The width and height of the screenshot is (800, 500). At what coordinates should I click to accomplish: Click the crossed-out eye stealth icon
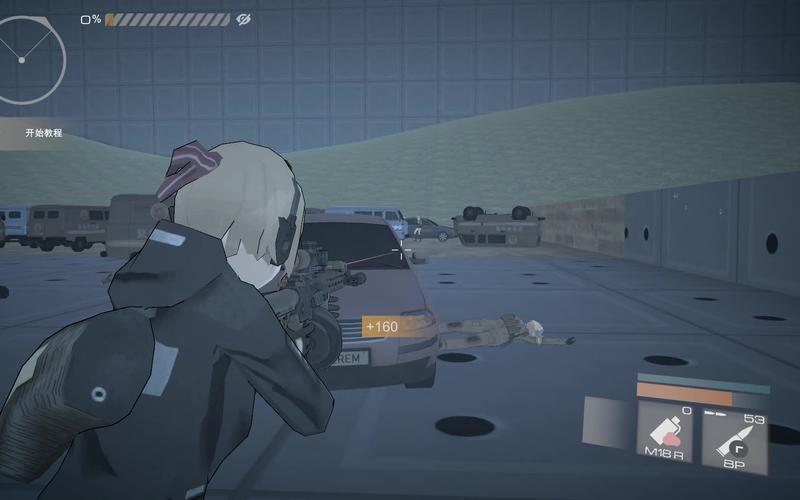[x=243, y=19]
